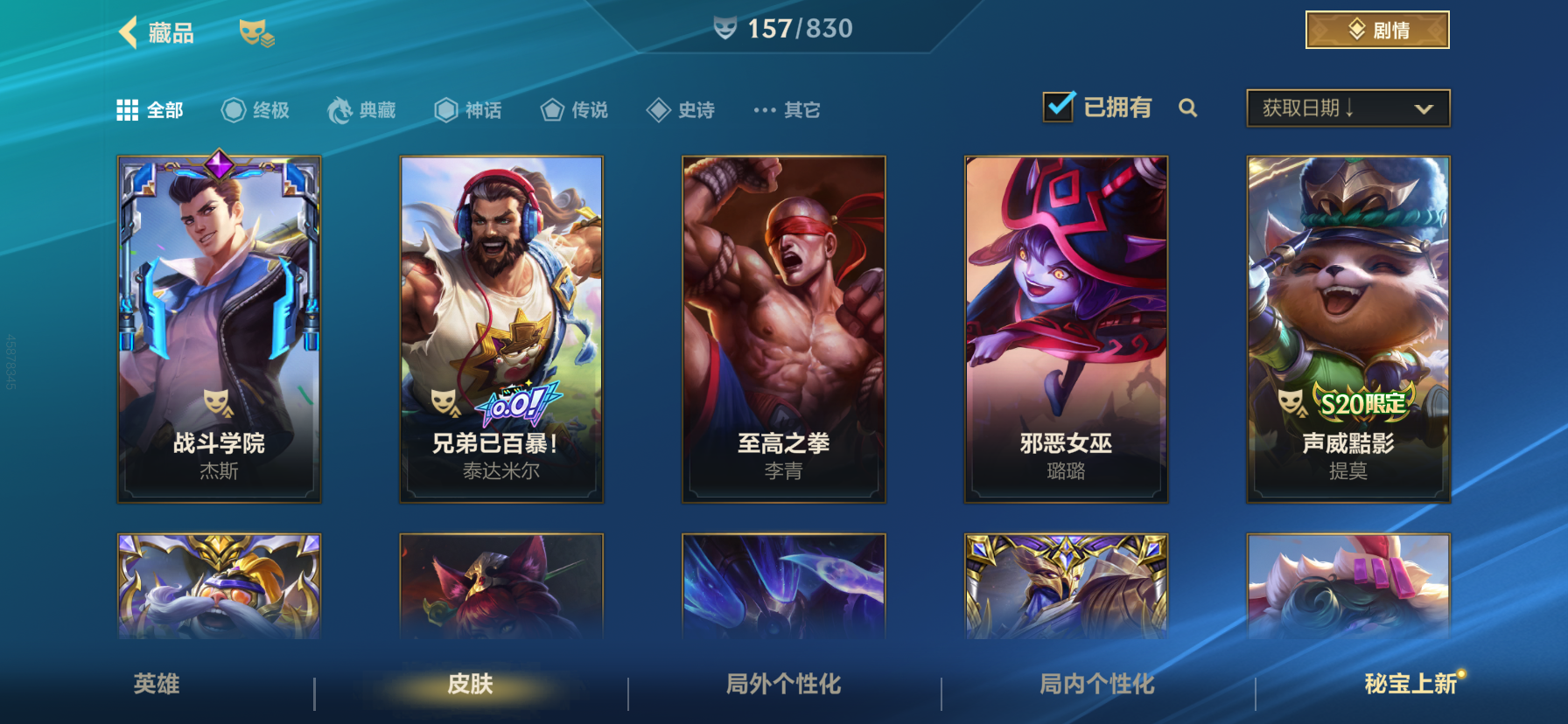Screen dimensions: 1568x724
Task: Open the 至高之拳 李青 skin card
Action: click(784, 329)
